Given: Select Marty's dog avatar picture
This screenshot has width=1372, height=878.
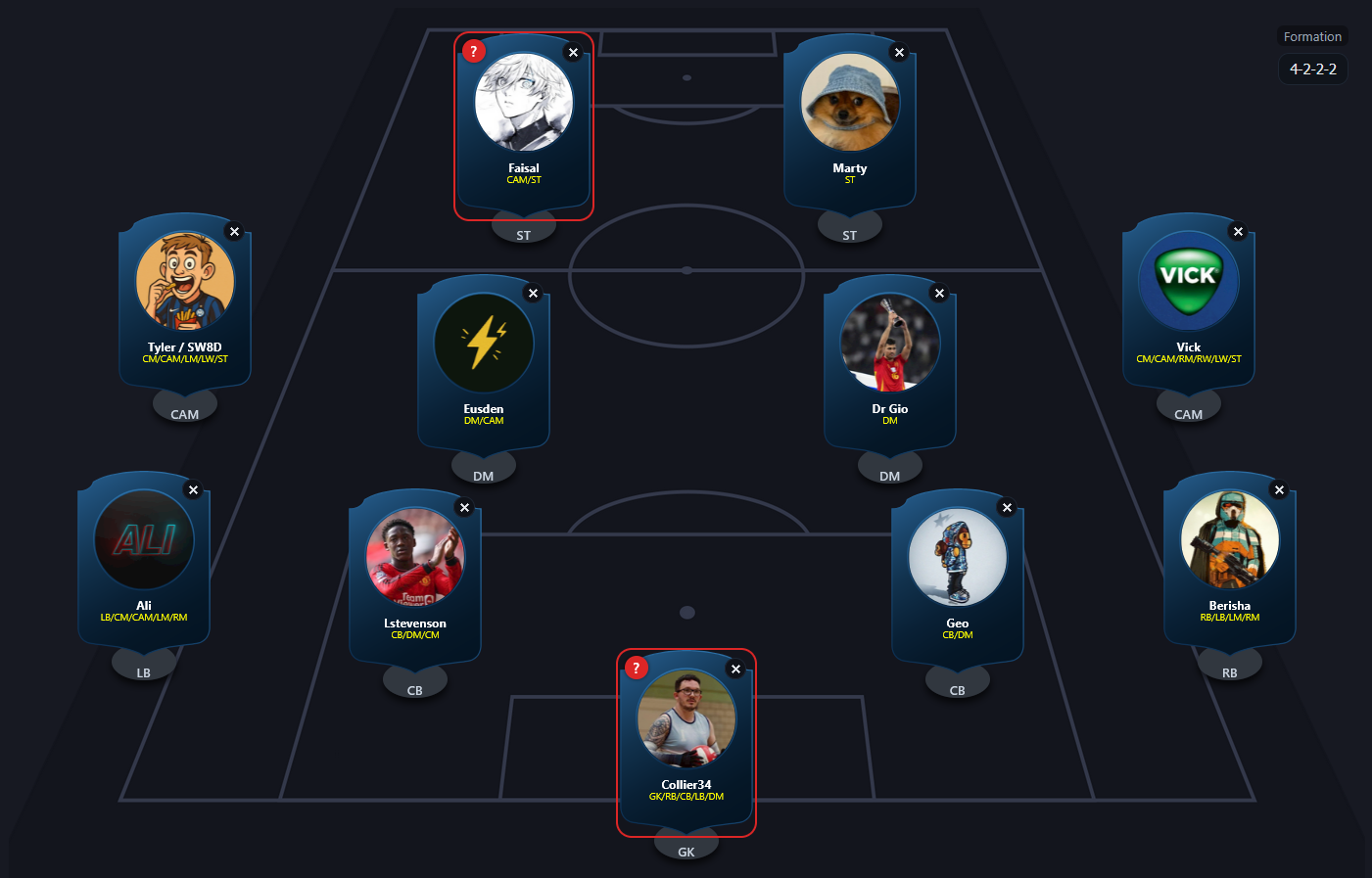Looking at the screenshot, I should pyautogui.click(x=849, y=101).
